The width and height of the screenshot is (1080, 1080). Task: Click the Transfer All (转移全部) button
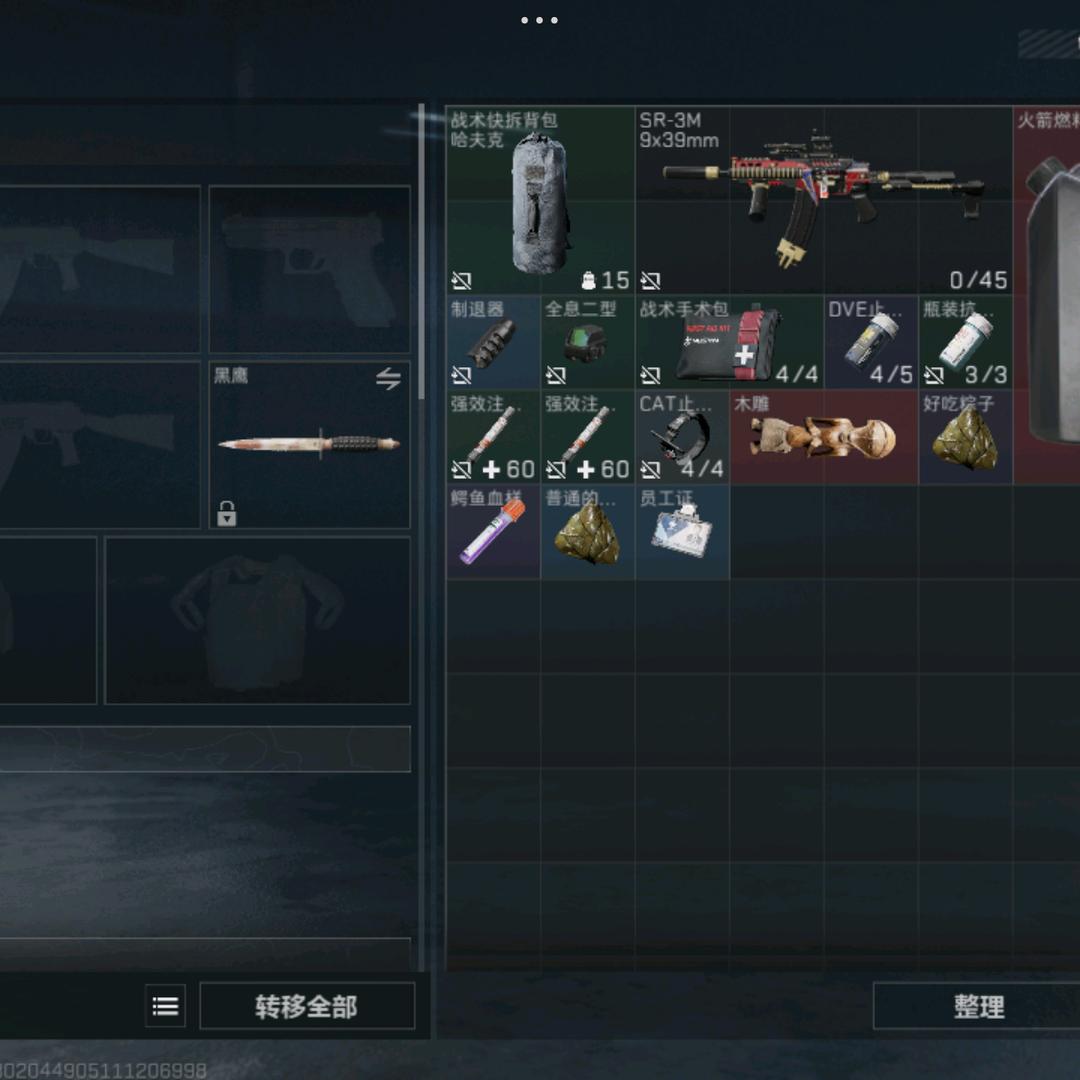(x=307, y=1006)
